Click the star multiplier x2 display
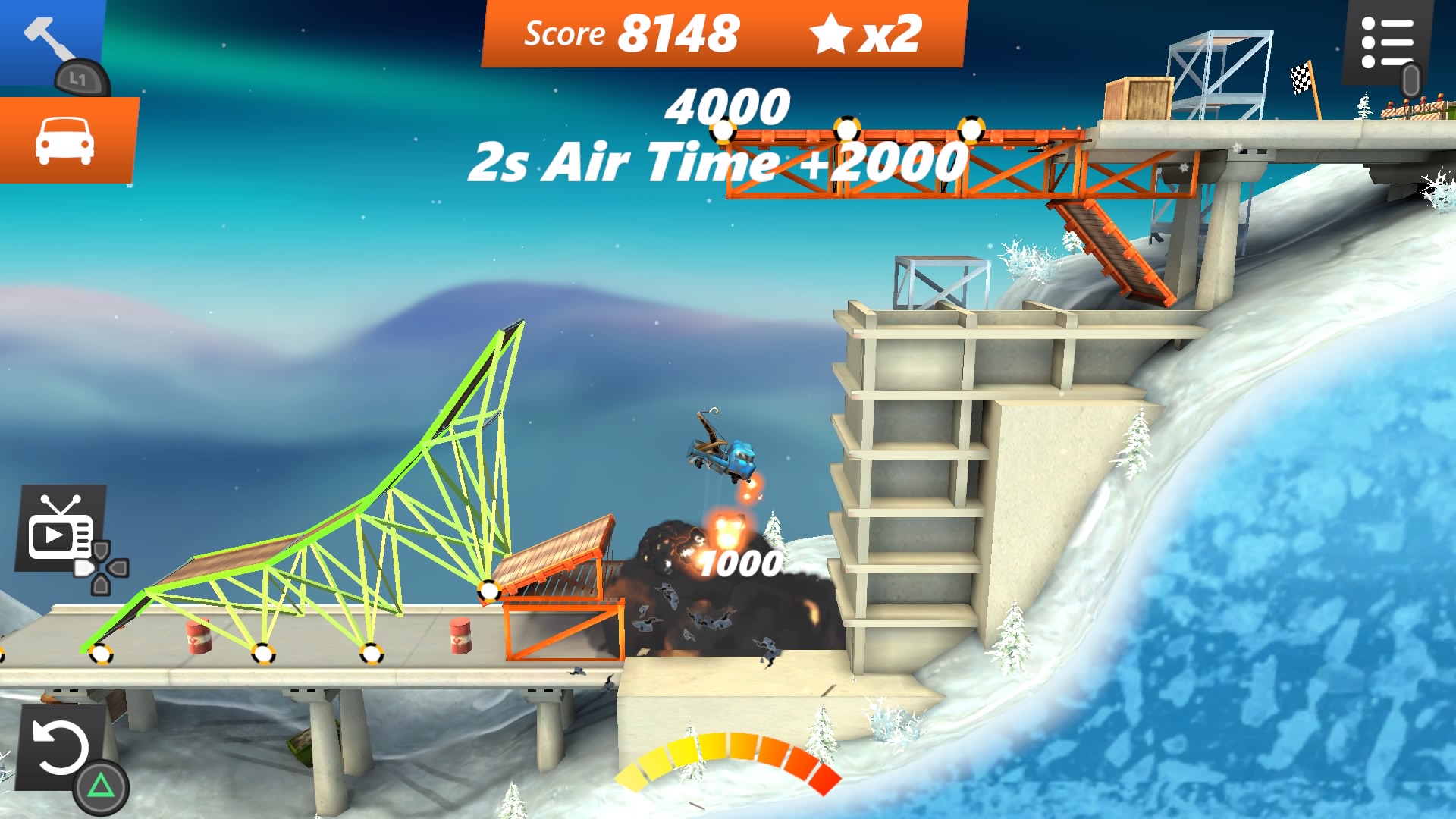The height and width of the screenshot is (819, 1456). [x=864, y=33]
